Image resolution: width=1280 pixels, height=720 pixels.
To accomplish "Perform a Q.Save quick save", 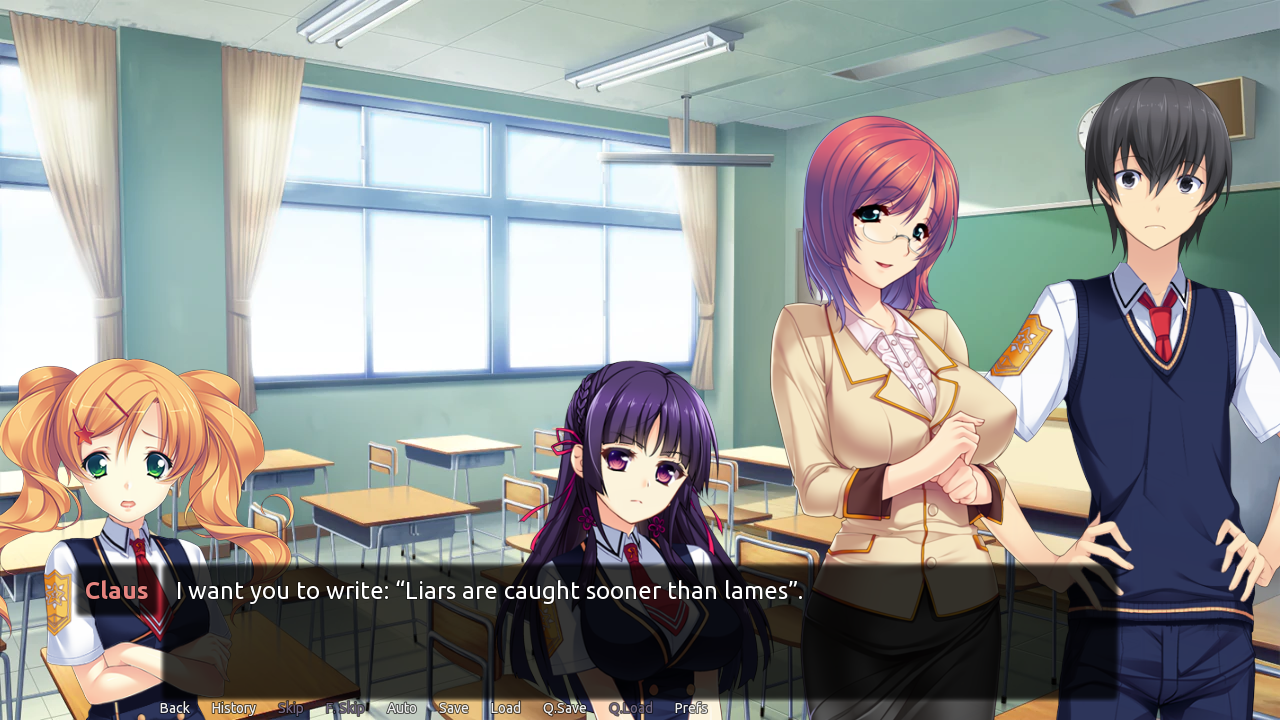I will (x=565, y=707).
